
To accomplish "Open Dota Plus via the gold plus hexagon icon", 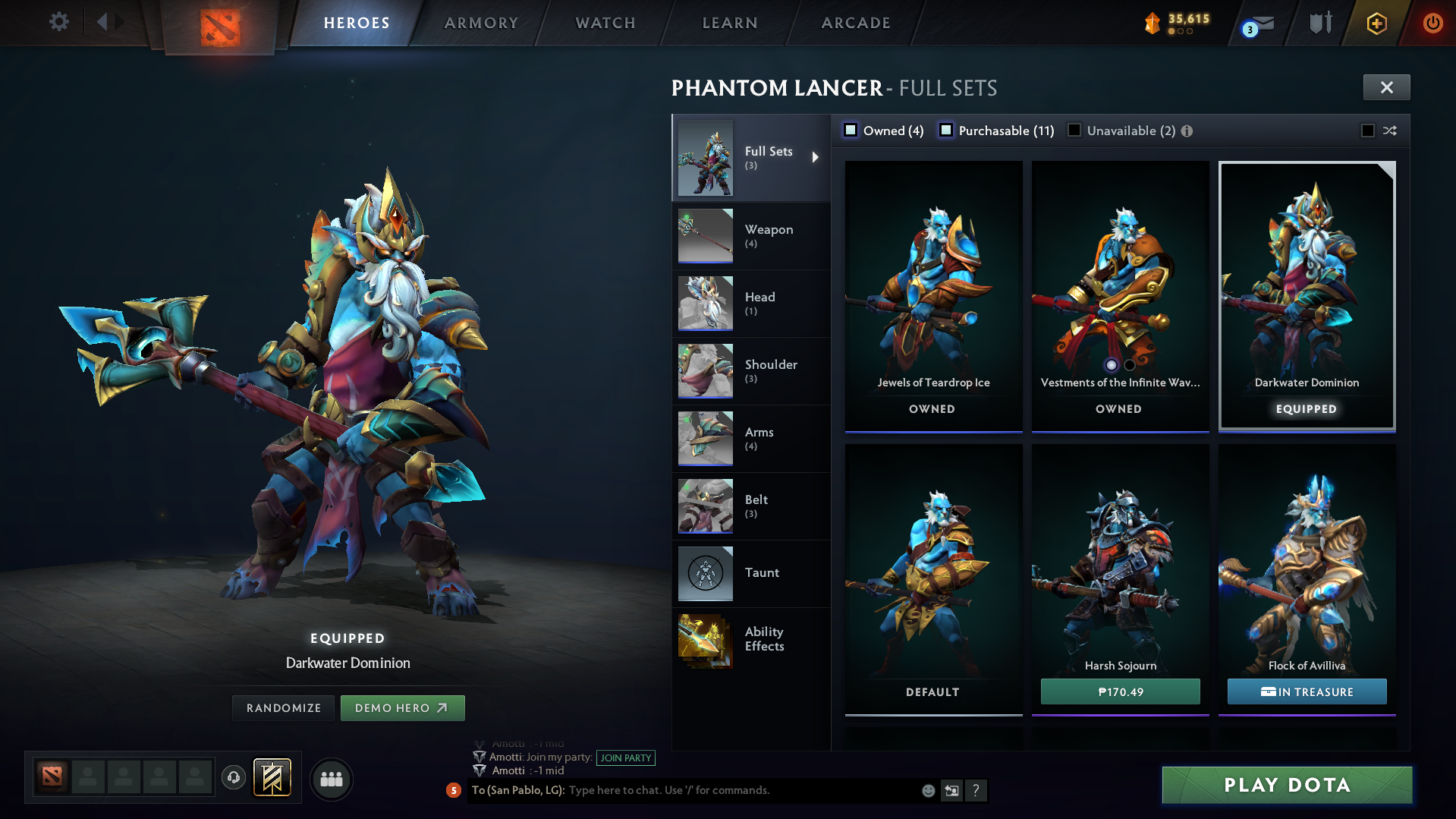I will tap(1376, 23).
